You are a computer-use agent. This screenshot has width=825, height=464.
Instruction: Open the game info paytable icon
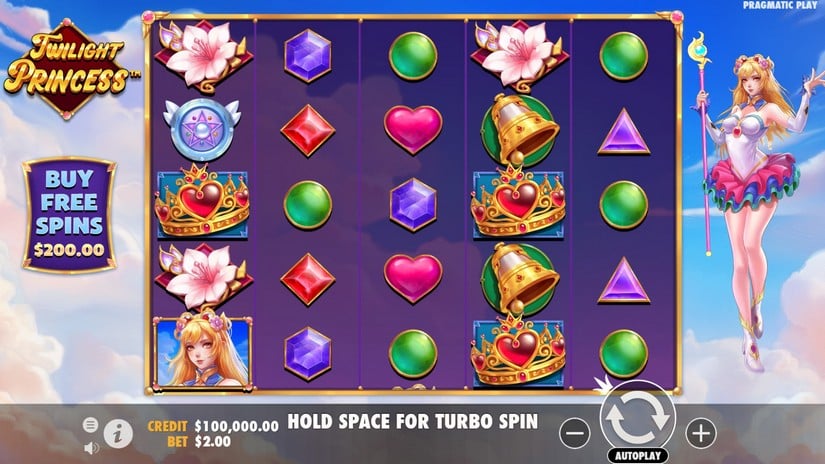pos(117,432)
